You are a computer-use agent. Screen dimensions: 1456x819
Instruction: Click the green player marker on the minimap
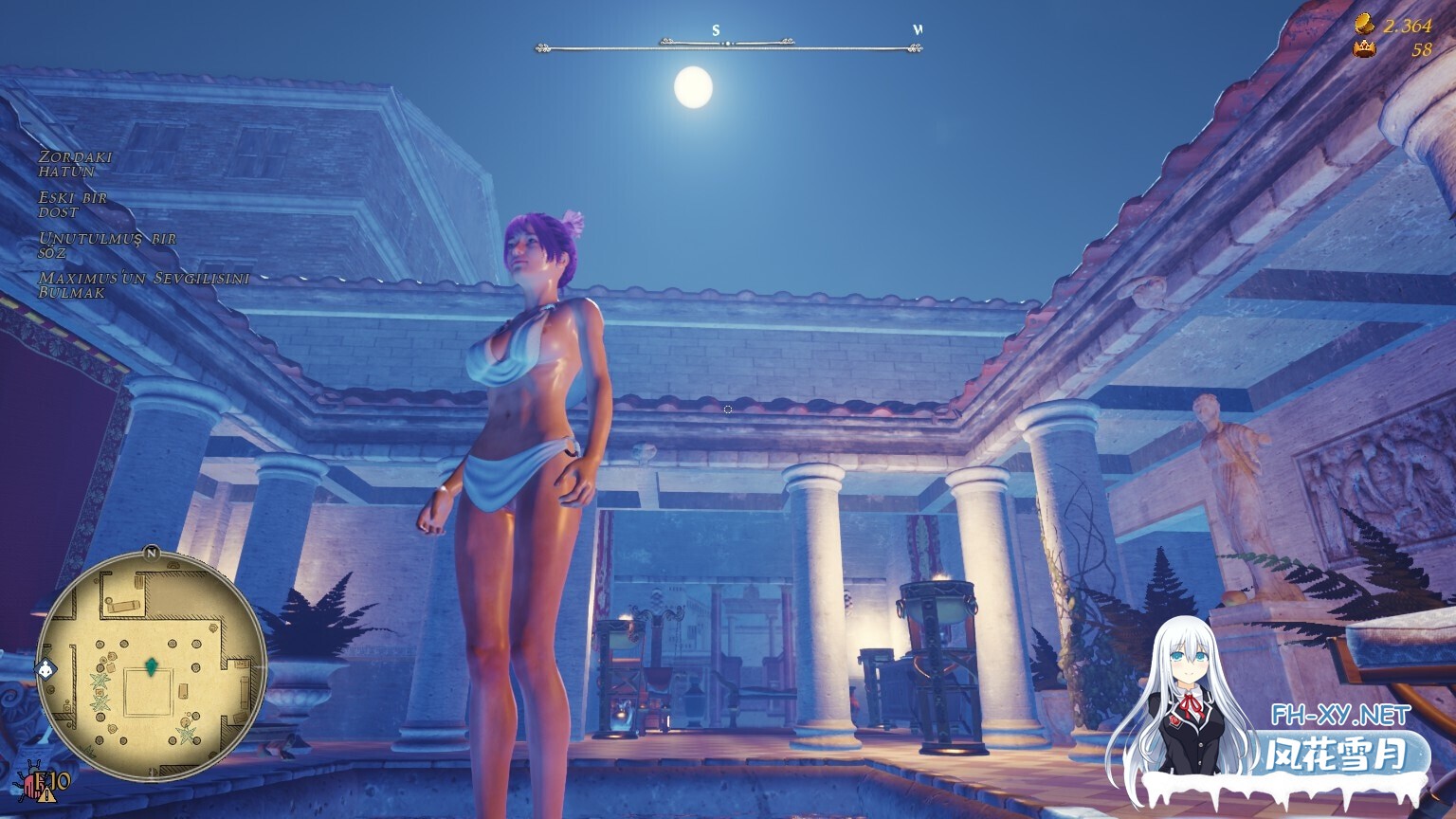click(152, 665)
